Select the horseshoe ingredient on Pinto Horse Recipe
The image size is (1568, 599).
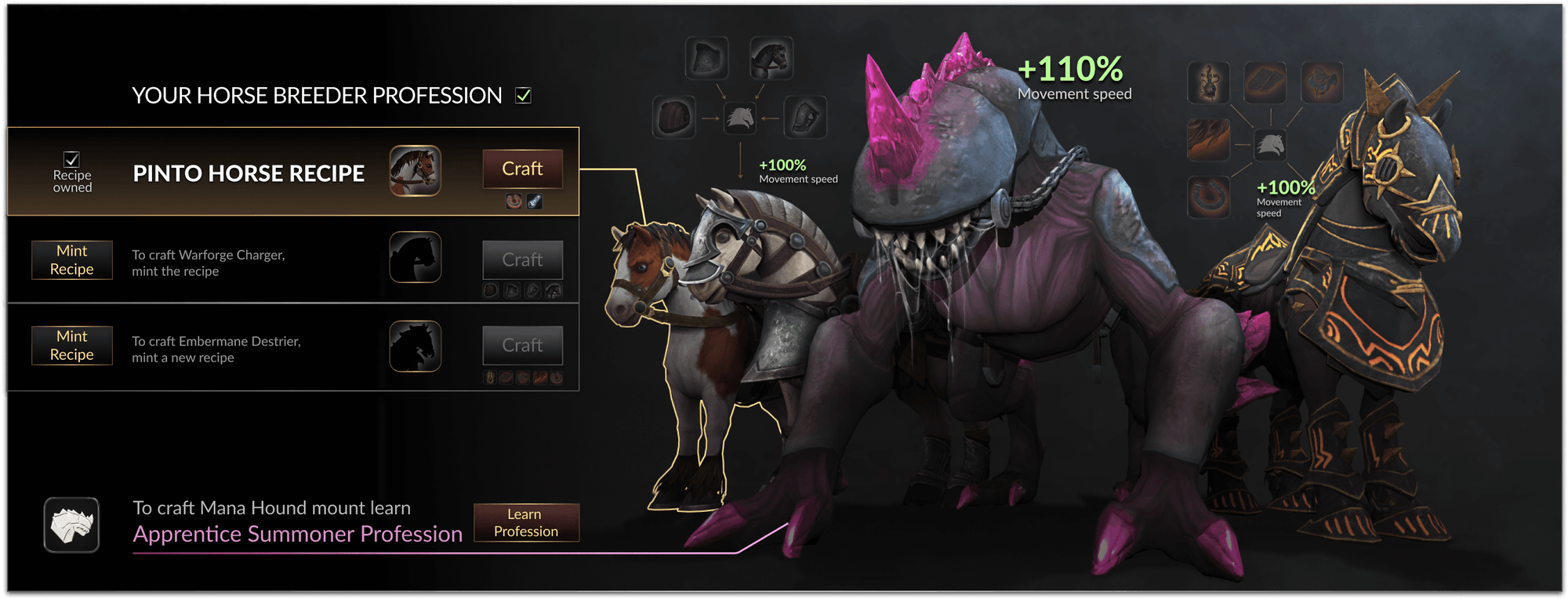click(514, 202)
